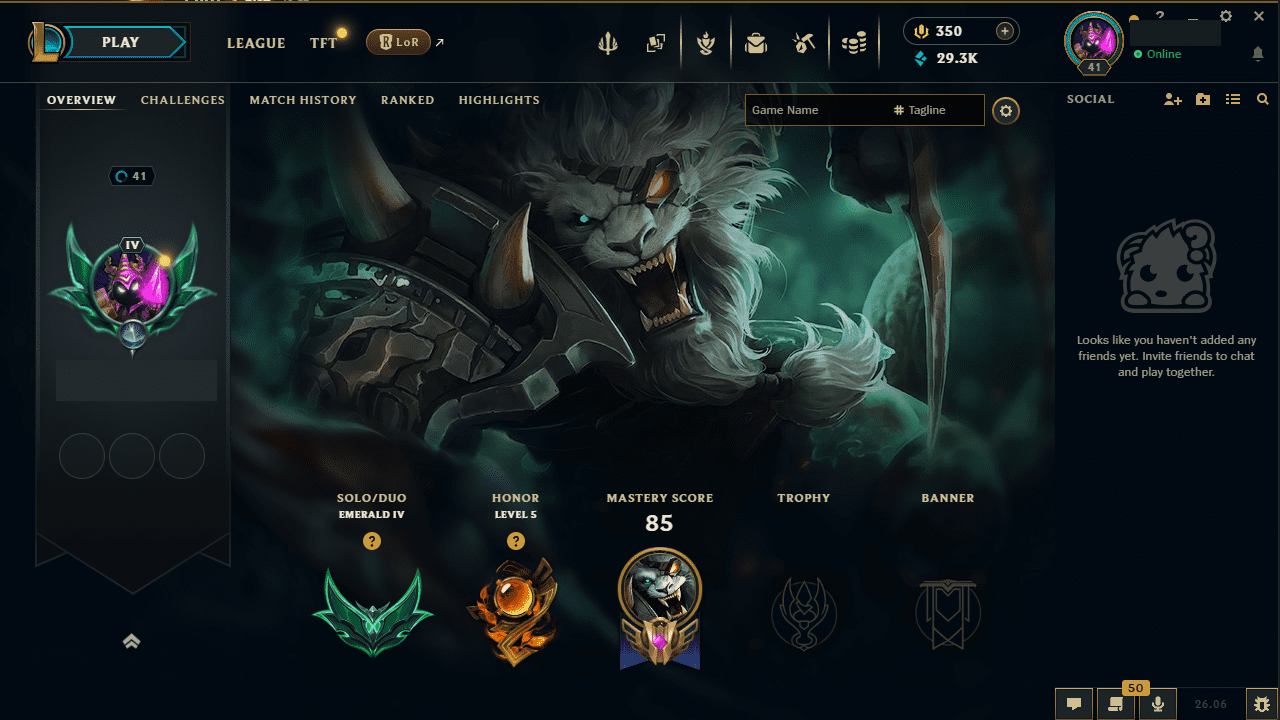Image resolution: width=1280 pixels, height=720 pixels.
Task: Search friends with the magnifier icon
Action: point(1263,99)
